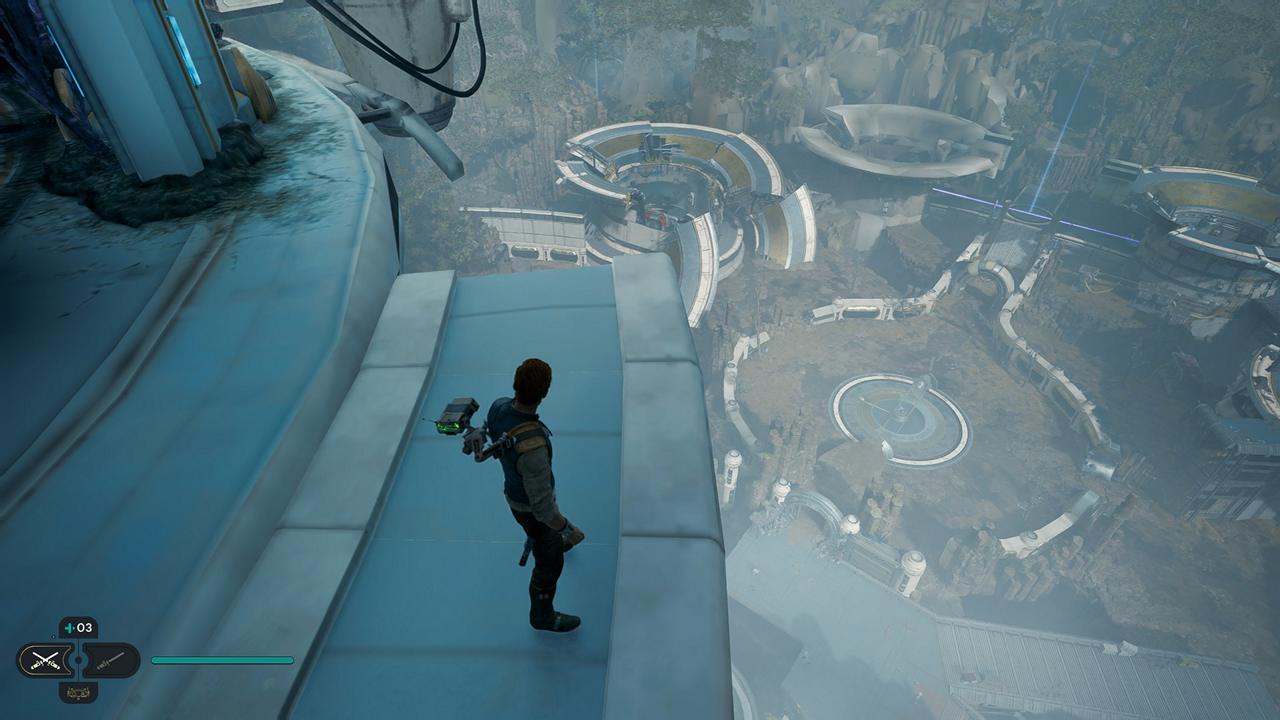Activate the BD-1 droid slot icon
The height and width of the screenshot is (720, 1280).
click(x=78, y=692)
